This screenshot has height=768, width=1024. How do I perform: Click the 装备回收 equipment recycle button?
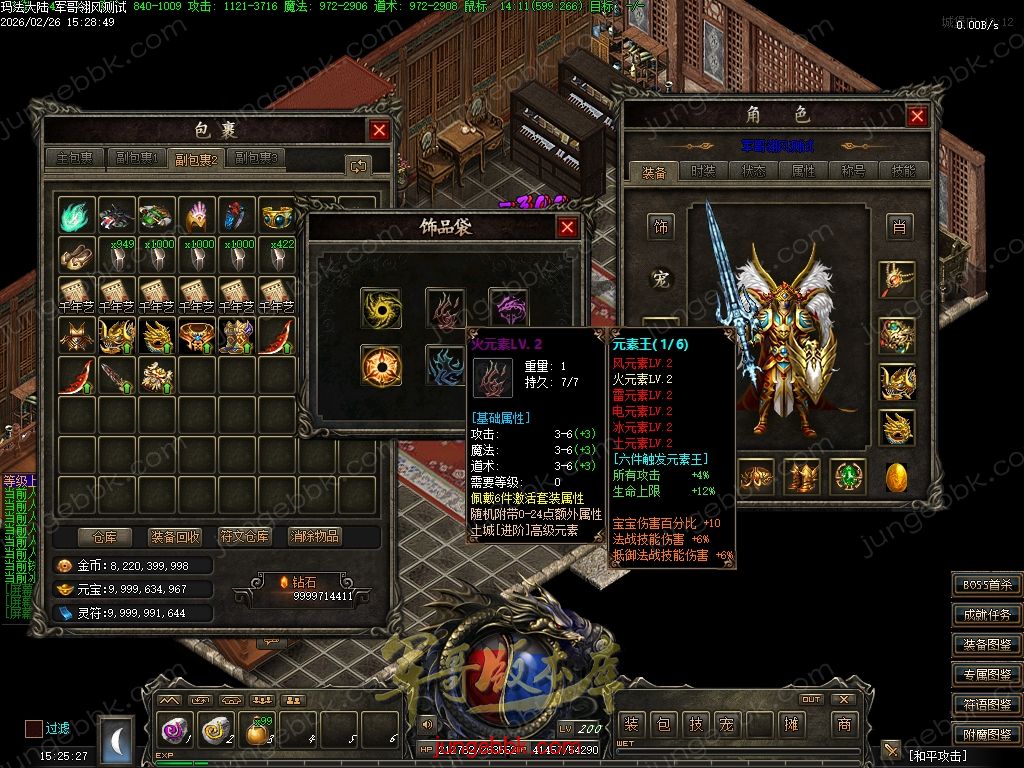tap(174, 537)
